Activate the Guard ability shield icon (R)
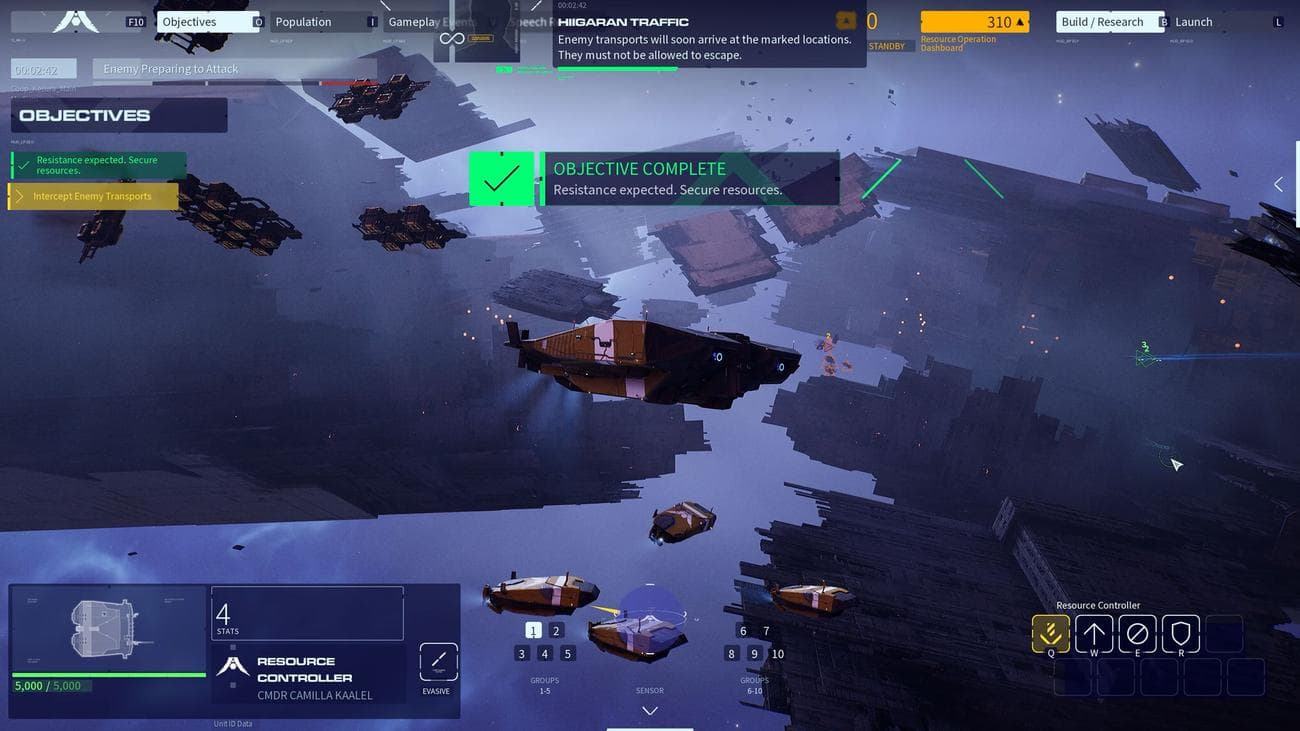Viewport: 1300px width, 731px height. [x=1180, y=633]
